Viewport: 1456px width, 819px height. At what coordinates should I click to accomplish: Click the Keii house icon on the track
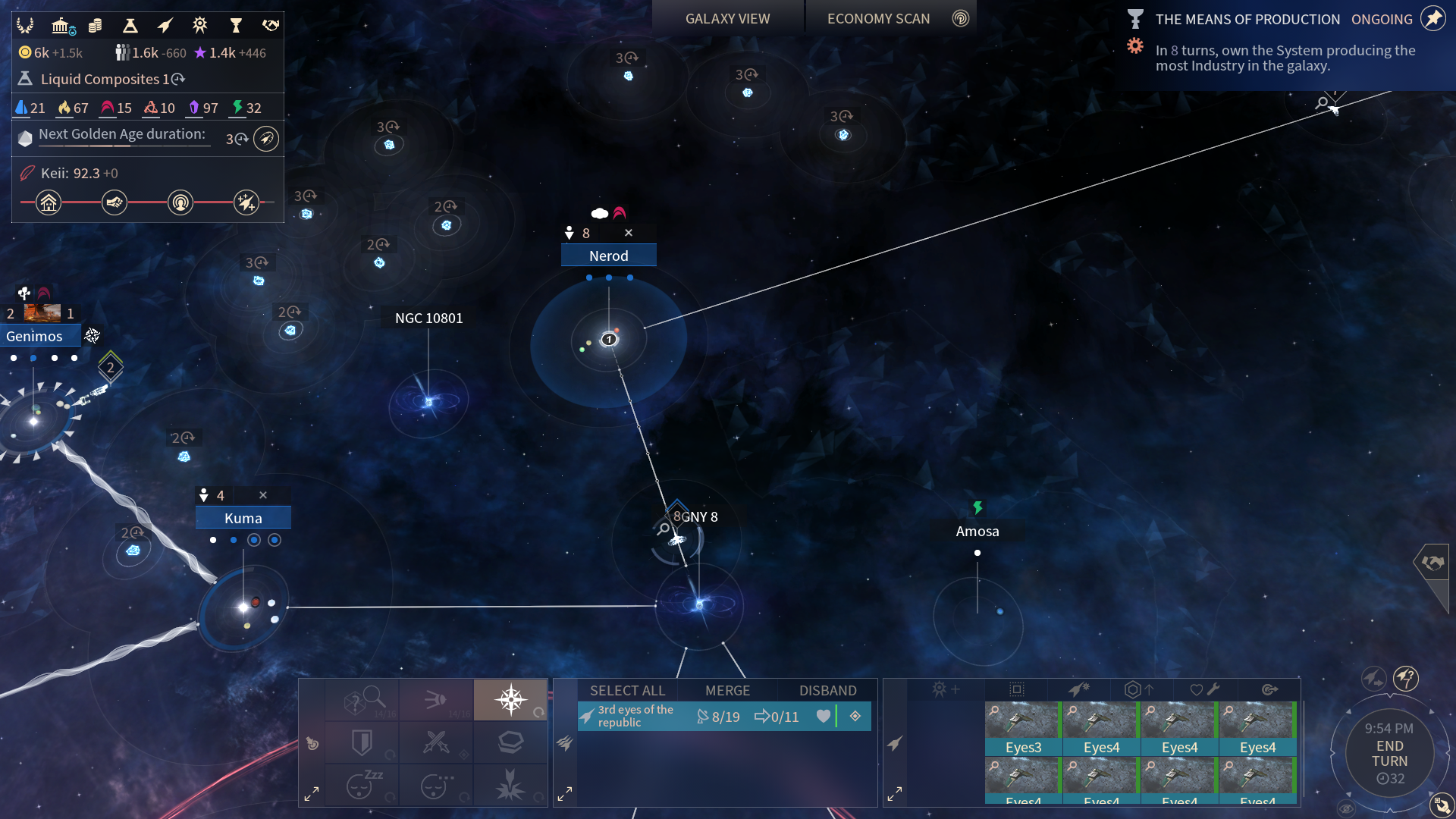49,202
